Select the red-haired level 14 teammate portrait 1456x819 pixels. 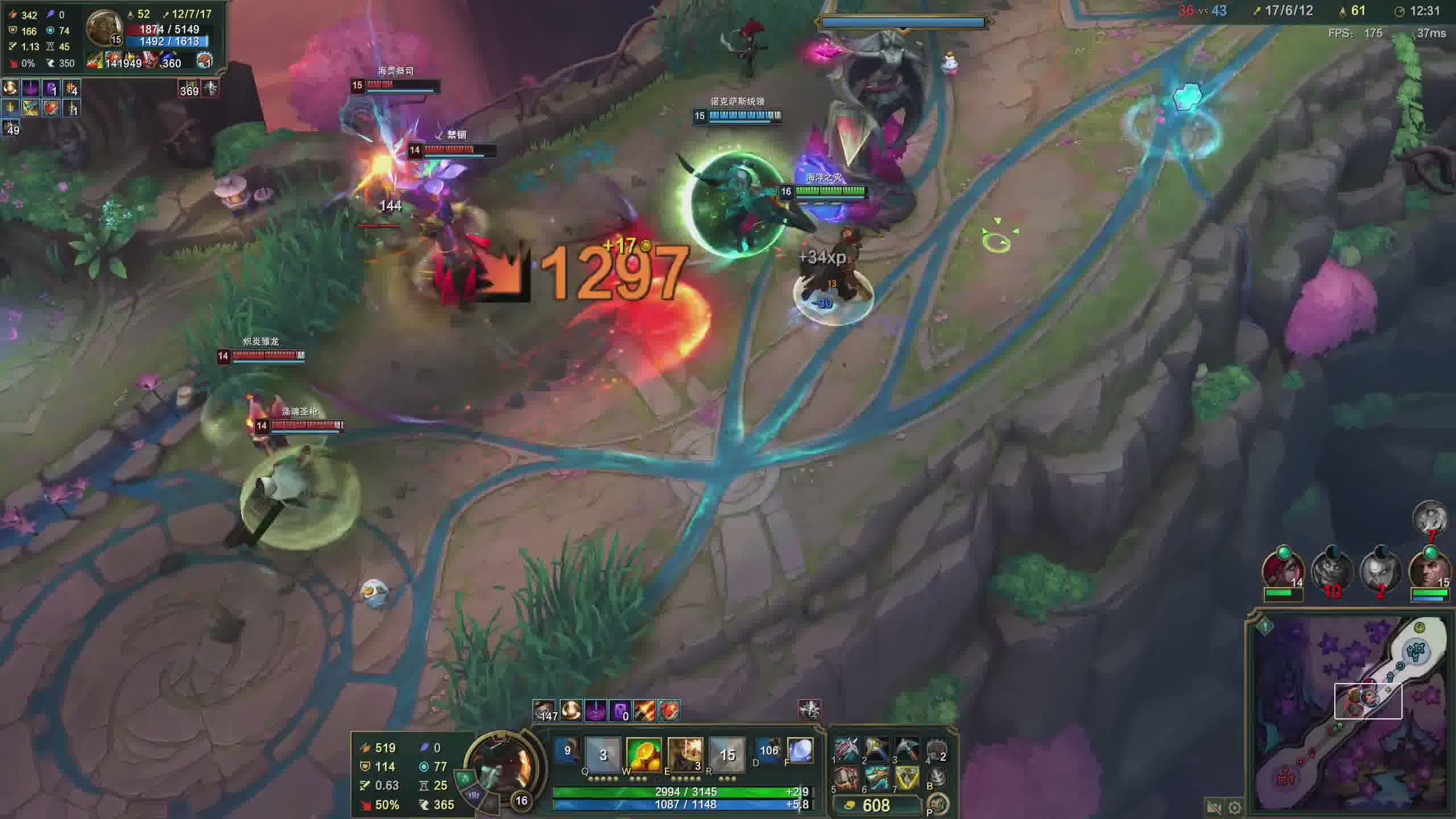tap(1283, 569)
